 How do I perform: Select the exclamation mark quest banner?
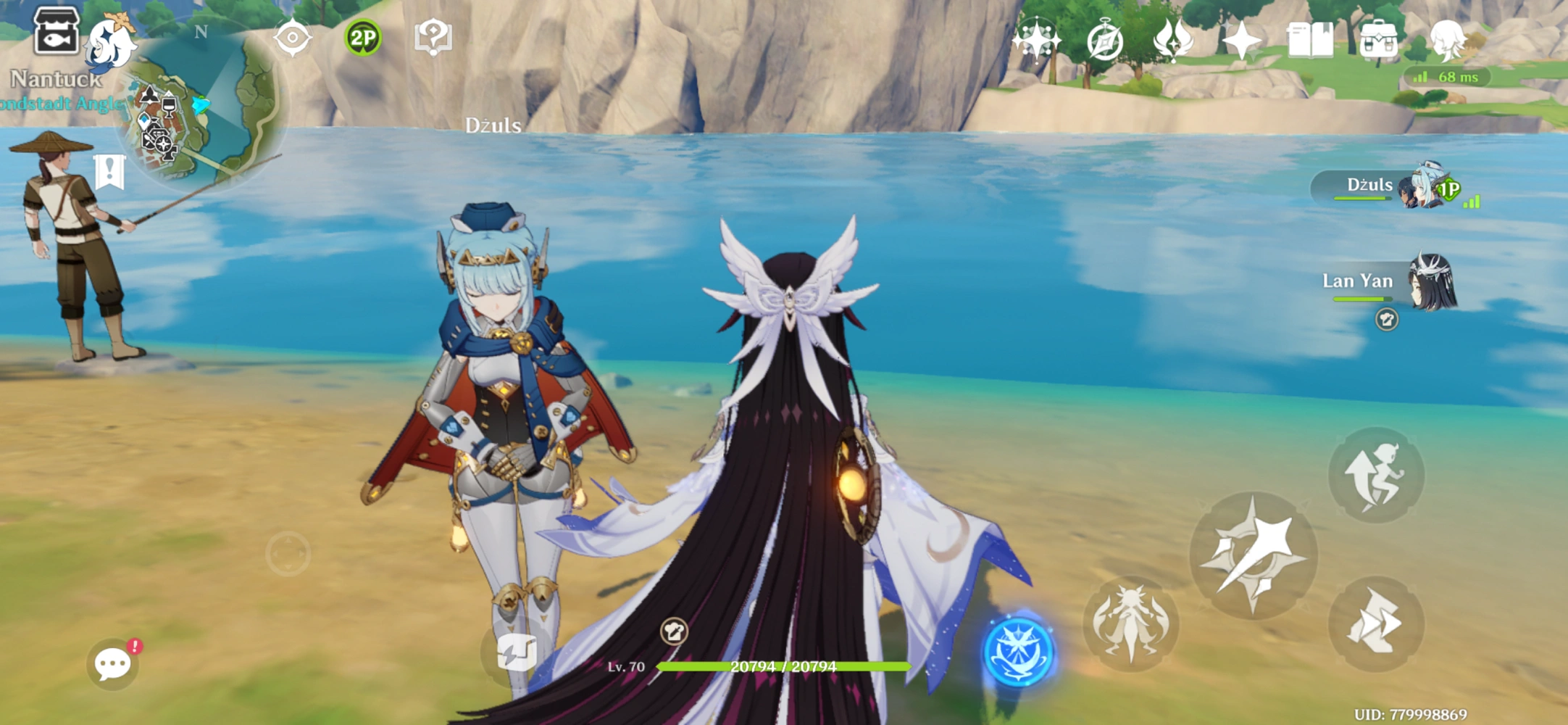tap(109, 173)
